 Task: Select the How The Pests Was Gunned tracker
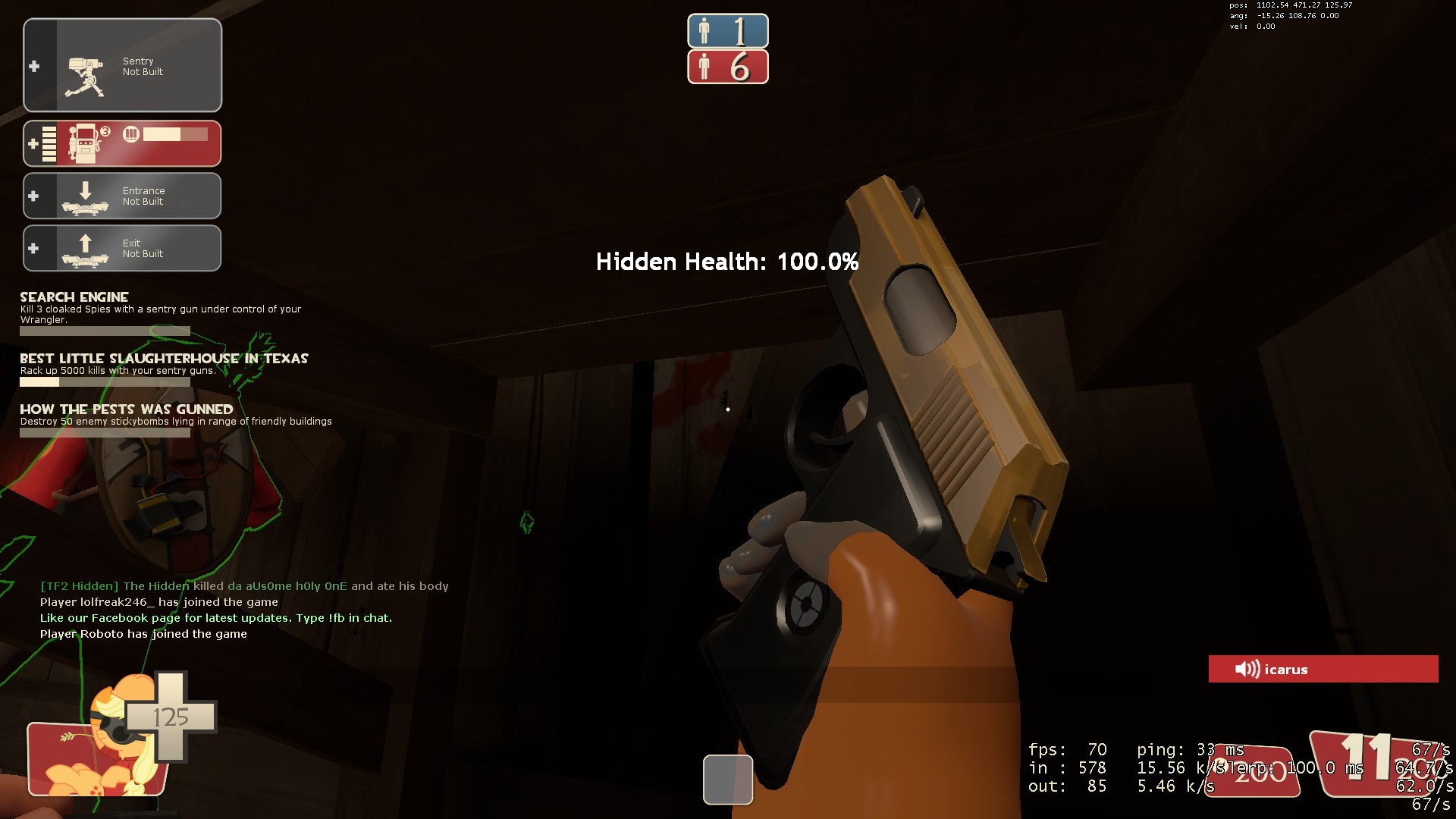(126, 409)
